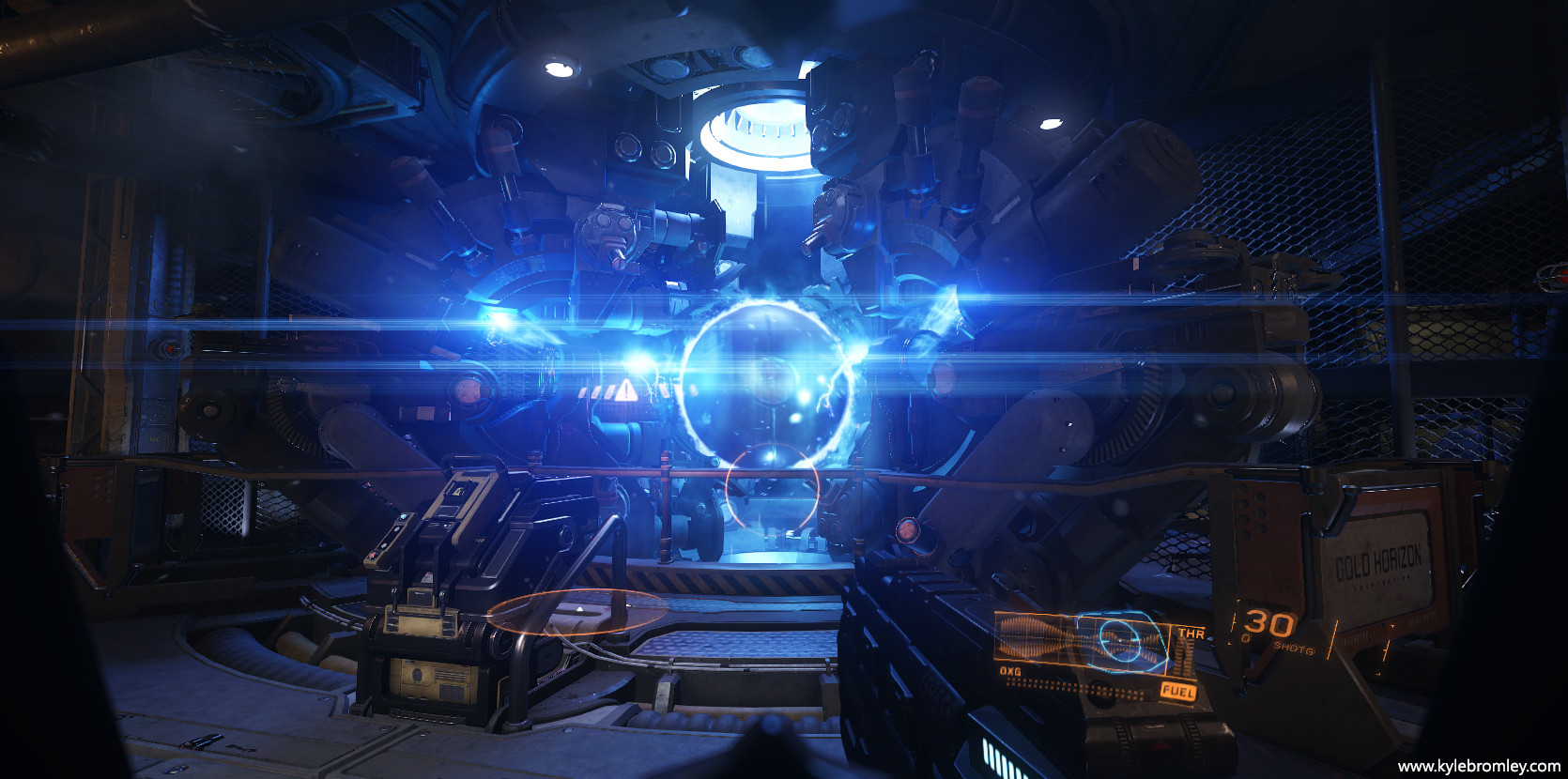This screenshot has width=1568, height=779.
Task: Click the orange FUEL indicator tag
Action: pyautogui.click(x=1177, y=692)
